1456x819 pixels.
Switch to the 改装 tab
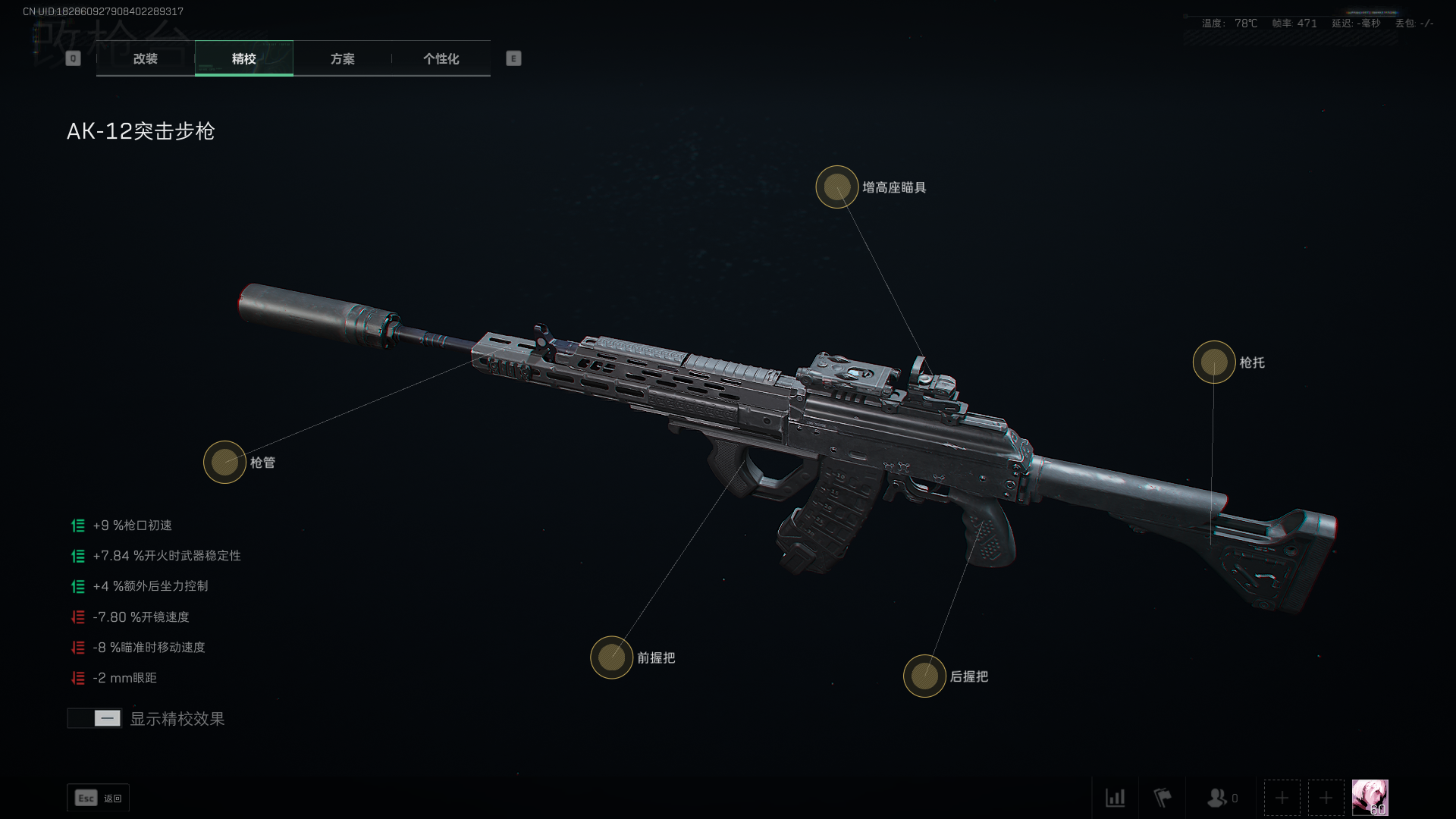145,58
